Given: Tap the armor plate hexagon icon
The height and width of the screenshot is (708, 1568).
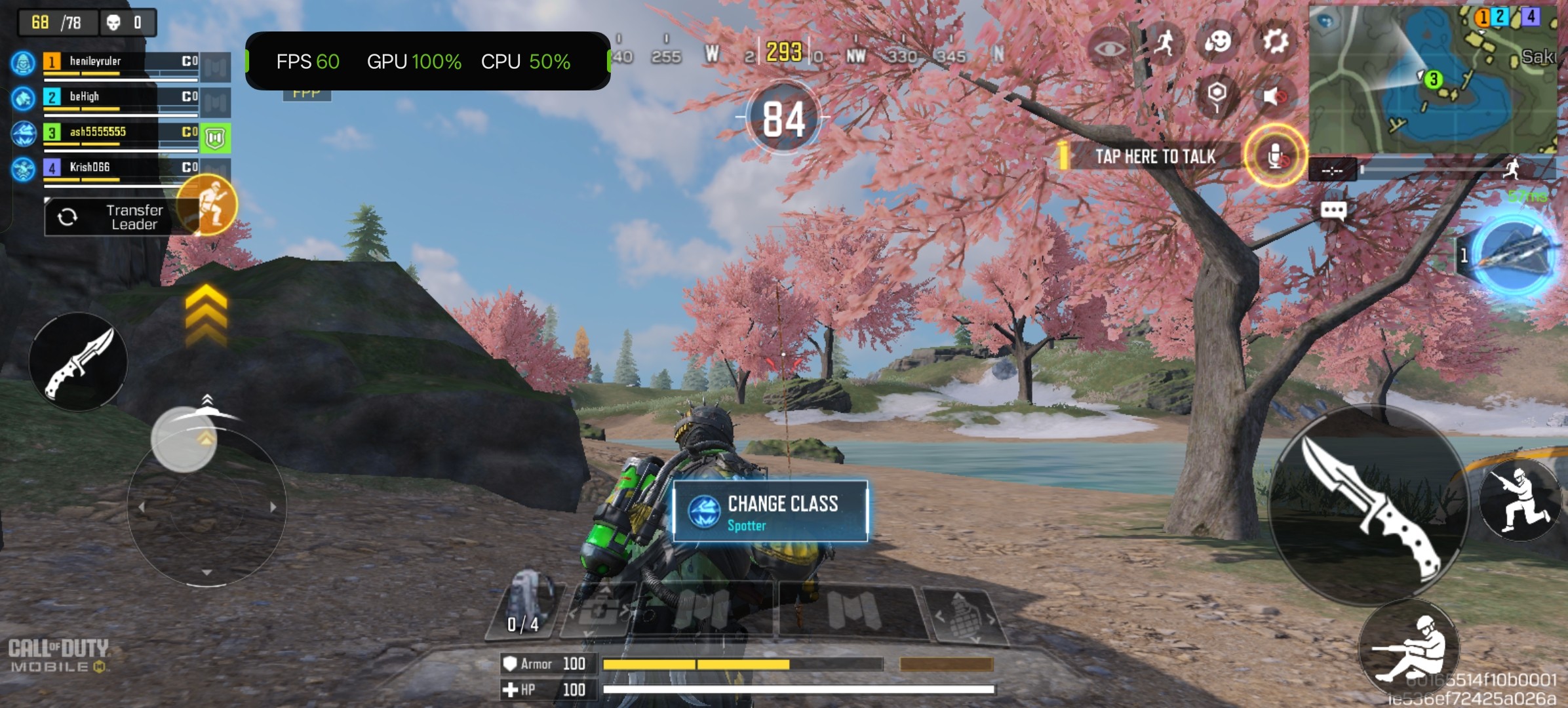Looking at the screenshot, I should click(1216, 94).
